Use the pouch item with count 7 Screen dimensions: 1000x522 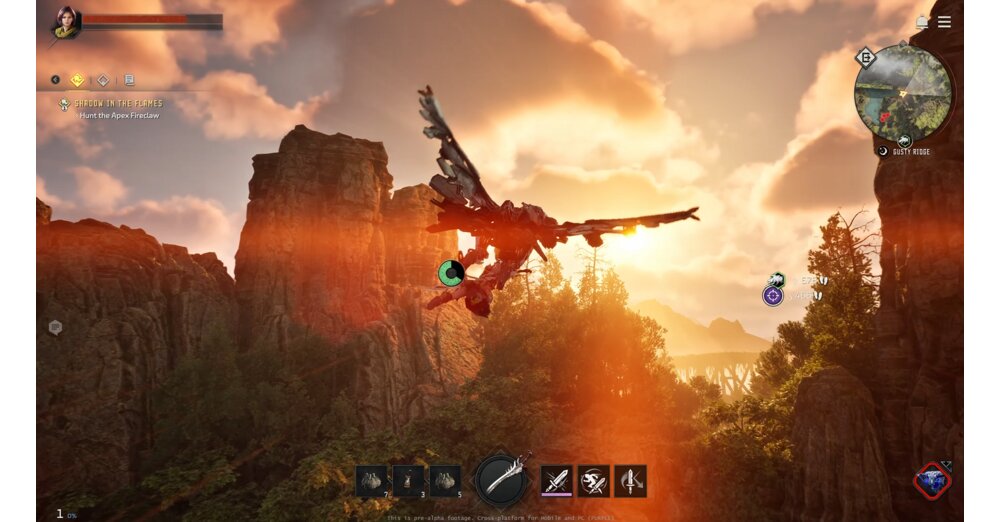371,481
